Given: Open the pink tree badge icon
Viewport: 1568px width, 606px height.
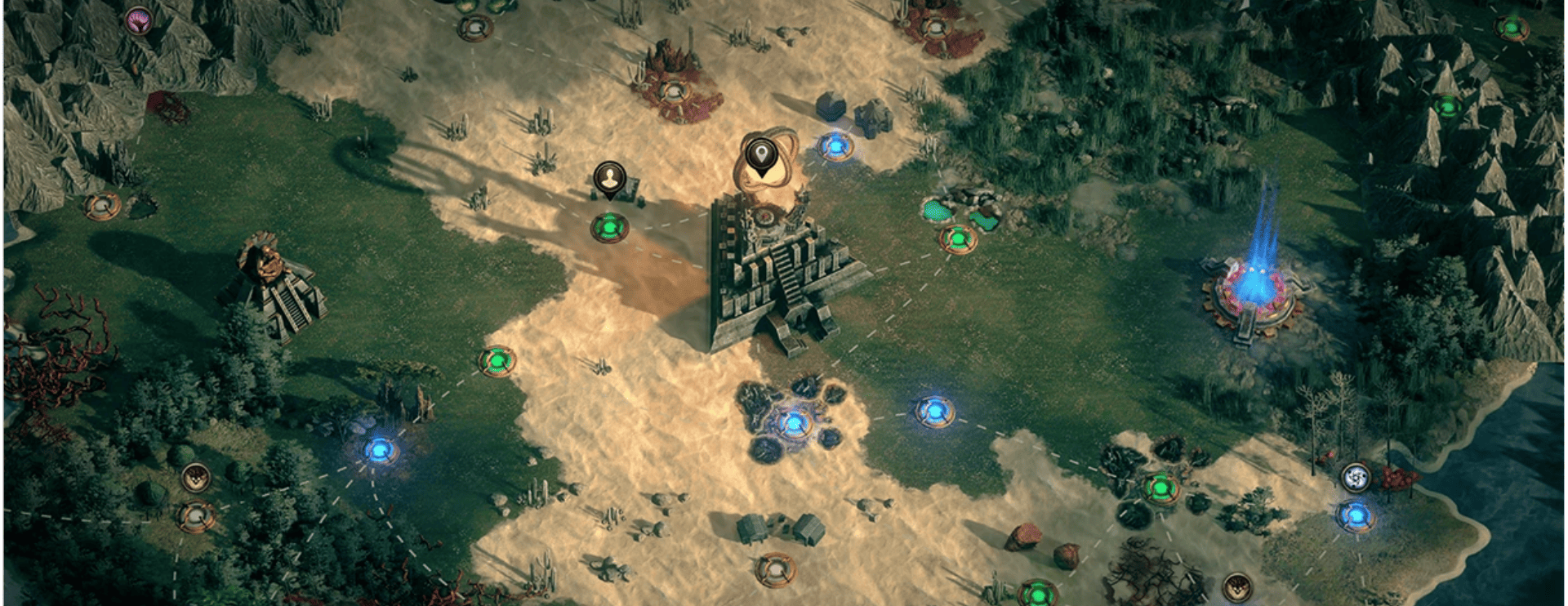Looking at the screenshot, I should click(x=139, y=20).
